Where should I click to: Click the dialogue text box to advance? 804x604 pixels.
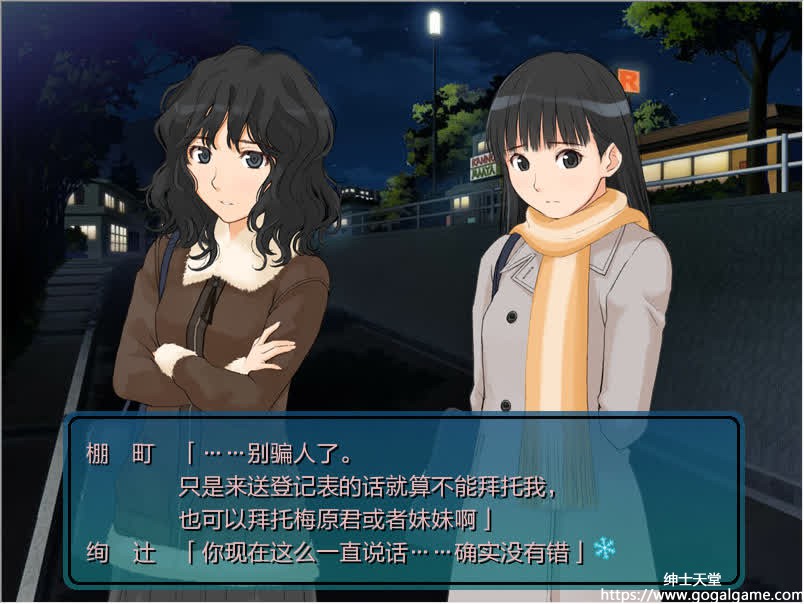click(403, 500)
